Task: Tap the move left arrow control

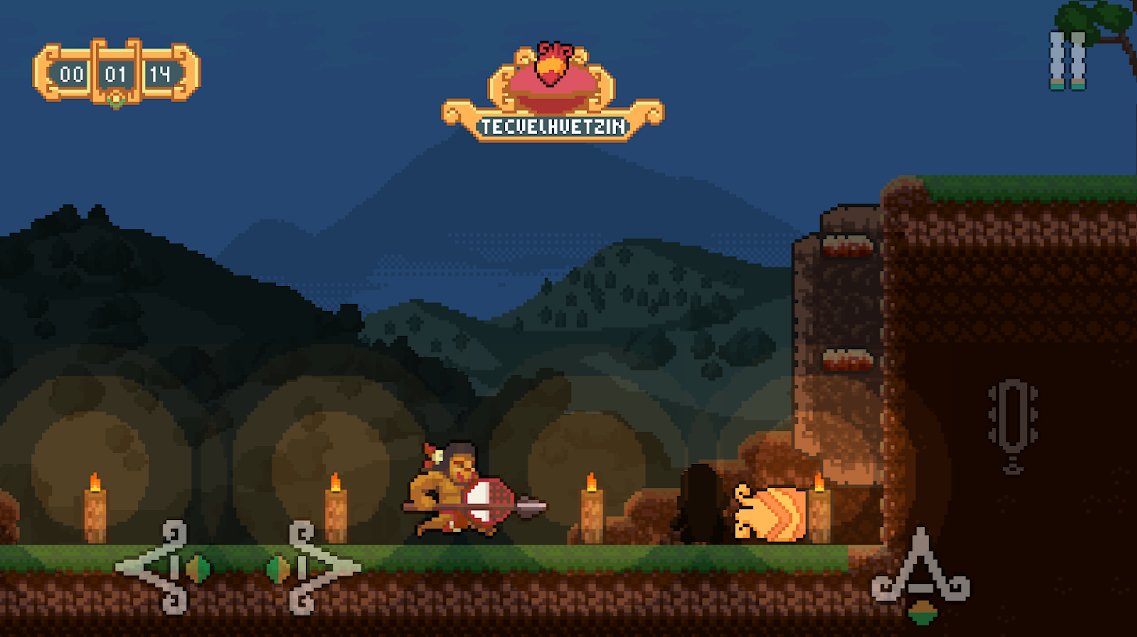Action: point(163,567)
